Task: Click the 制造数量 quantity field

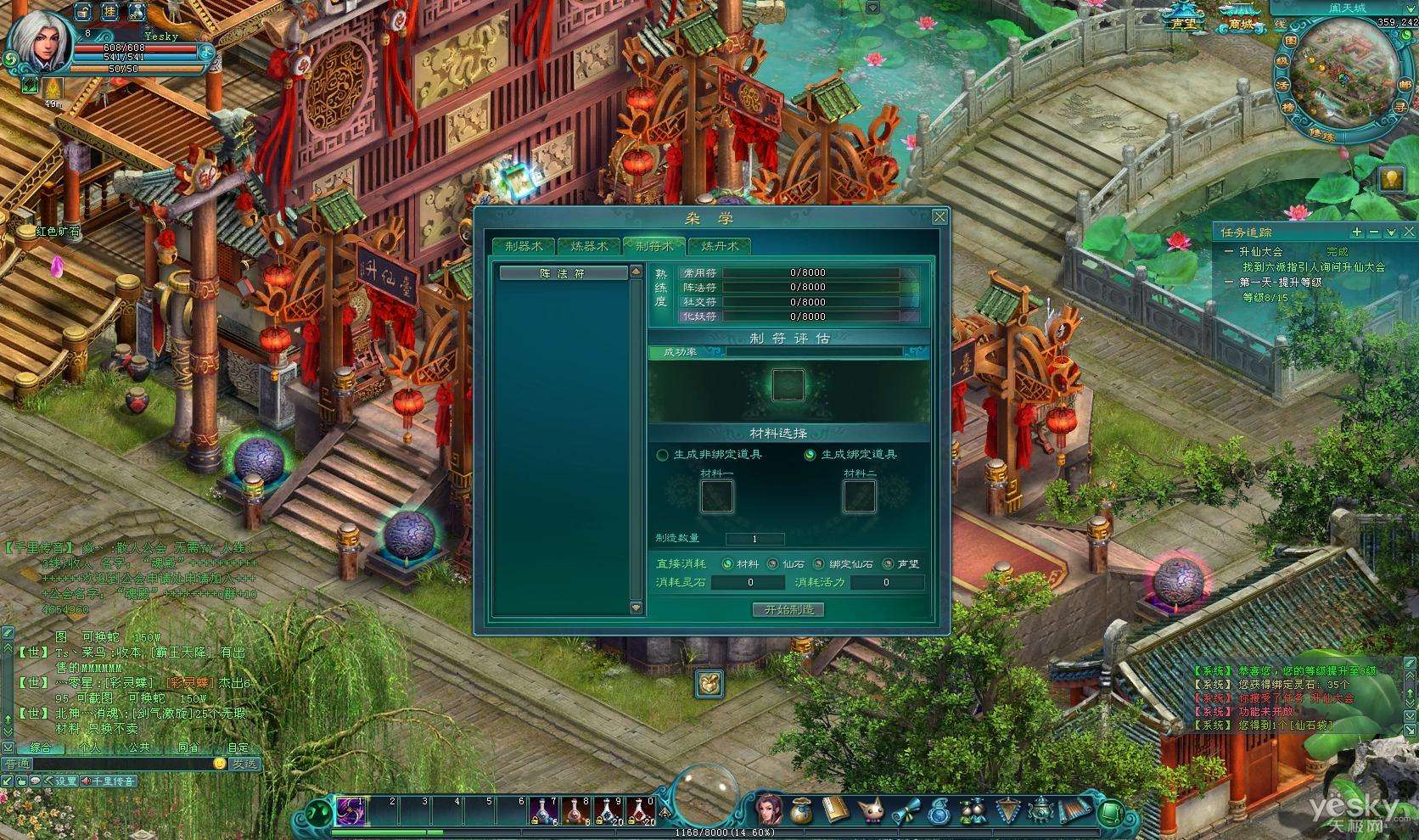Action: (x=754, y=539)
